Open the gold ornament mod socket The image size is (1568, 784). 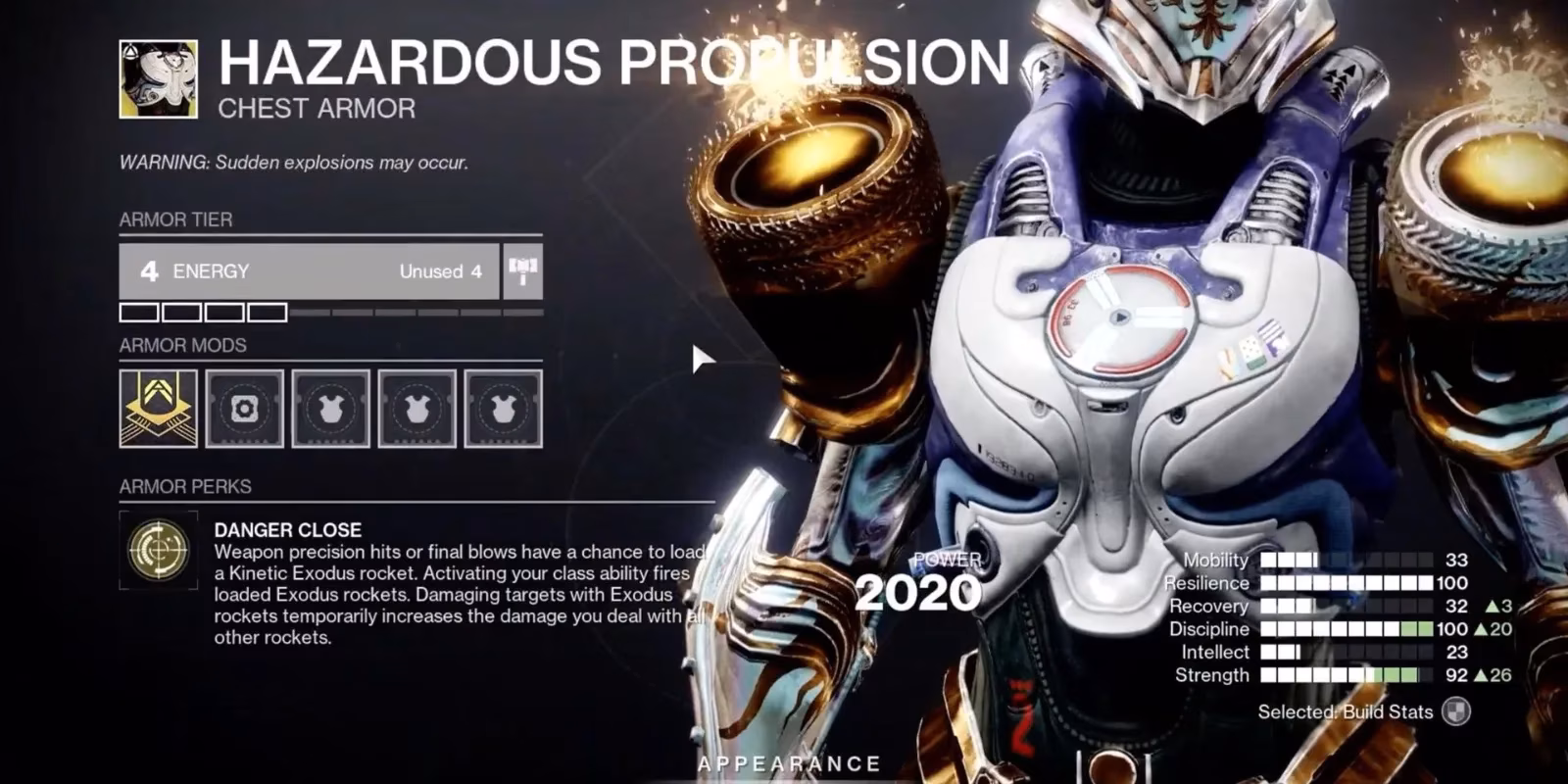pyautogui.click(x=157, y=410)
